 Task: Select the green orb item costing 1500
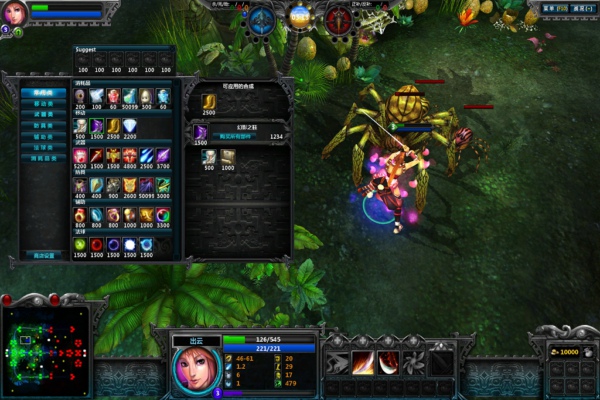[80, 245]
